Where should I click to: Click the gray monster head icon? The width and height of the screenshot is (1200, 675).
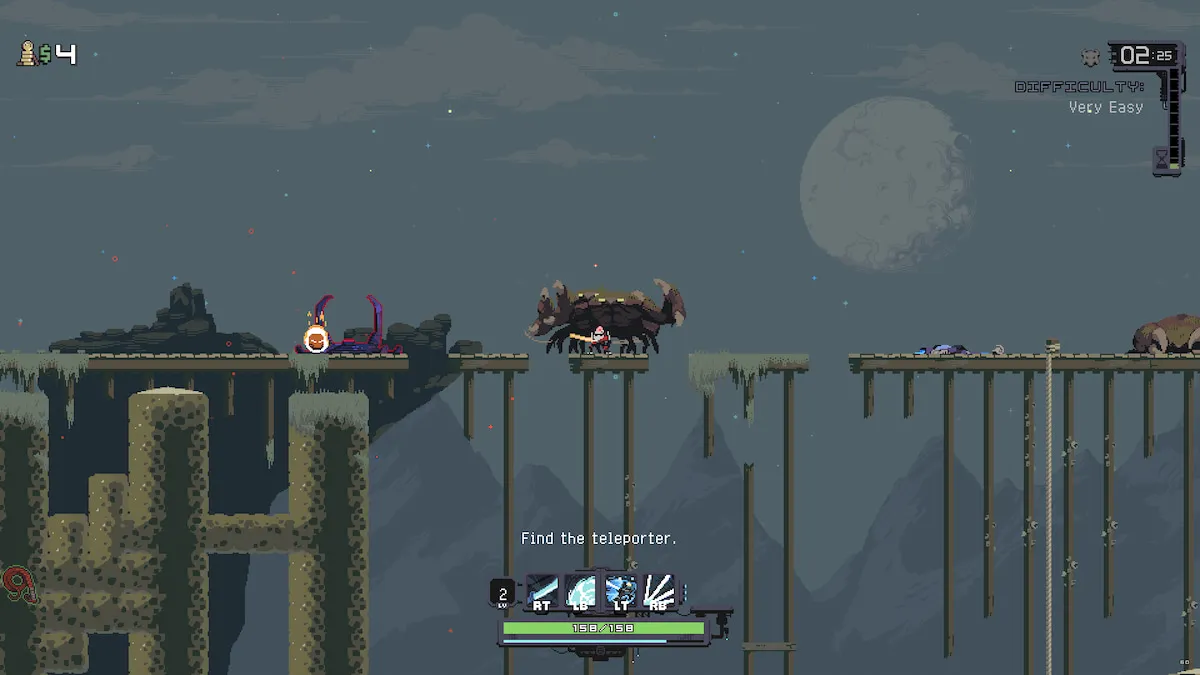1091,57
